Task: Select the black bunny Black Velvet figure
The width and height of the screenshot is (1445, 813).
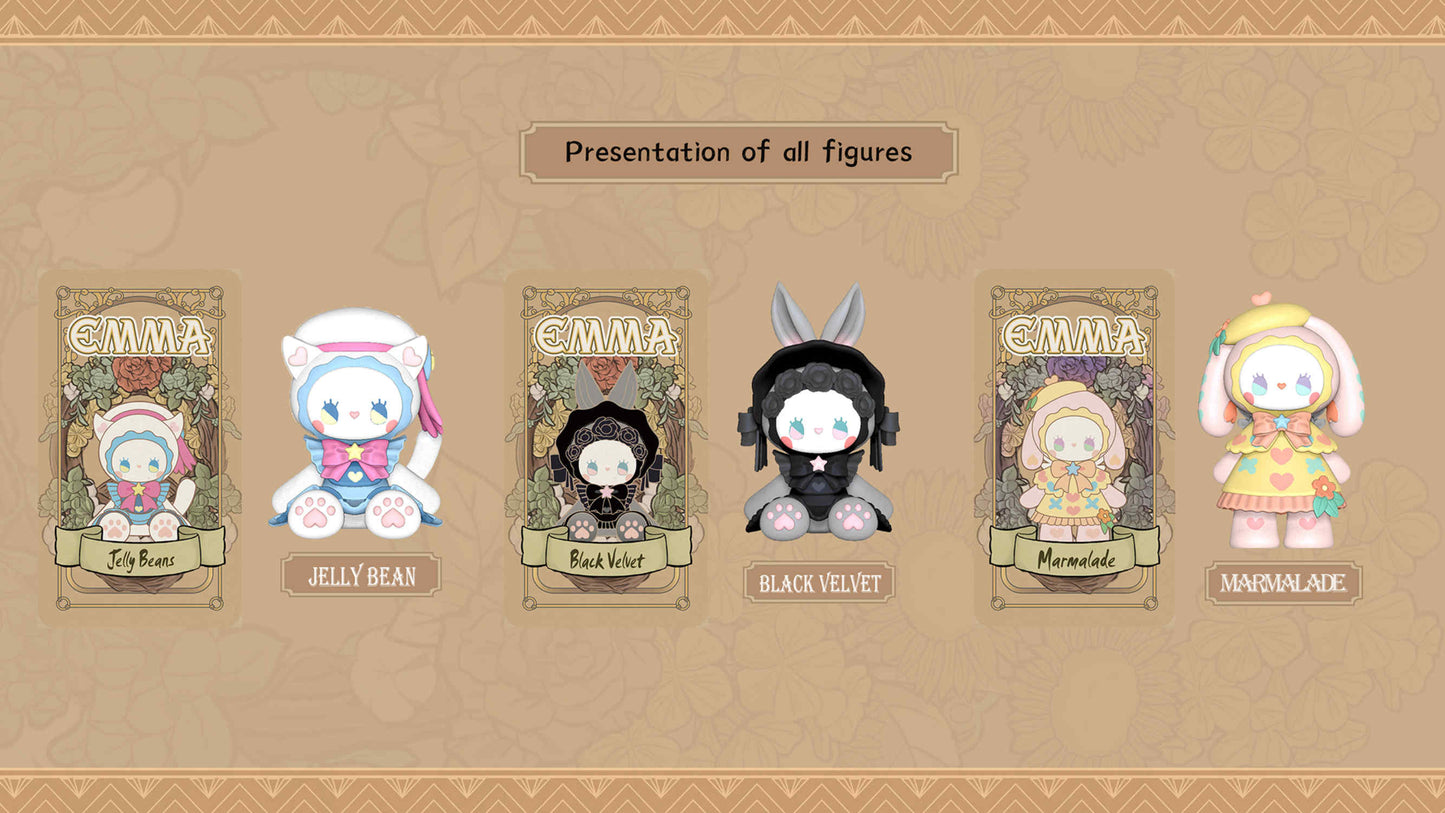Action: (818, 420)
